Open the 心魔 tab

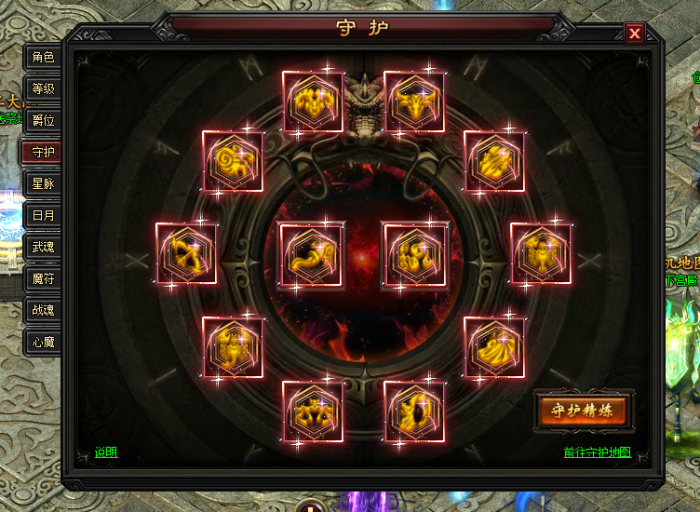coord(42,342)
